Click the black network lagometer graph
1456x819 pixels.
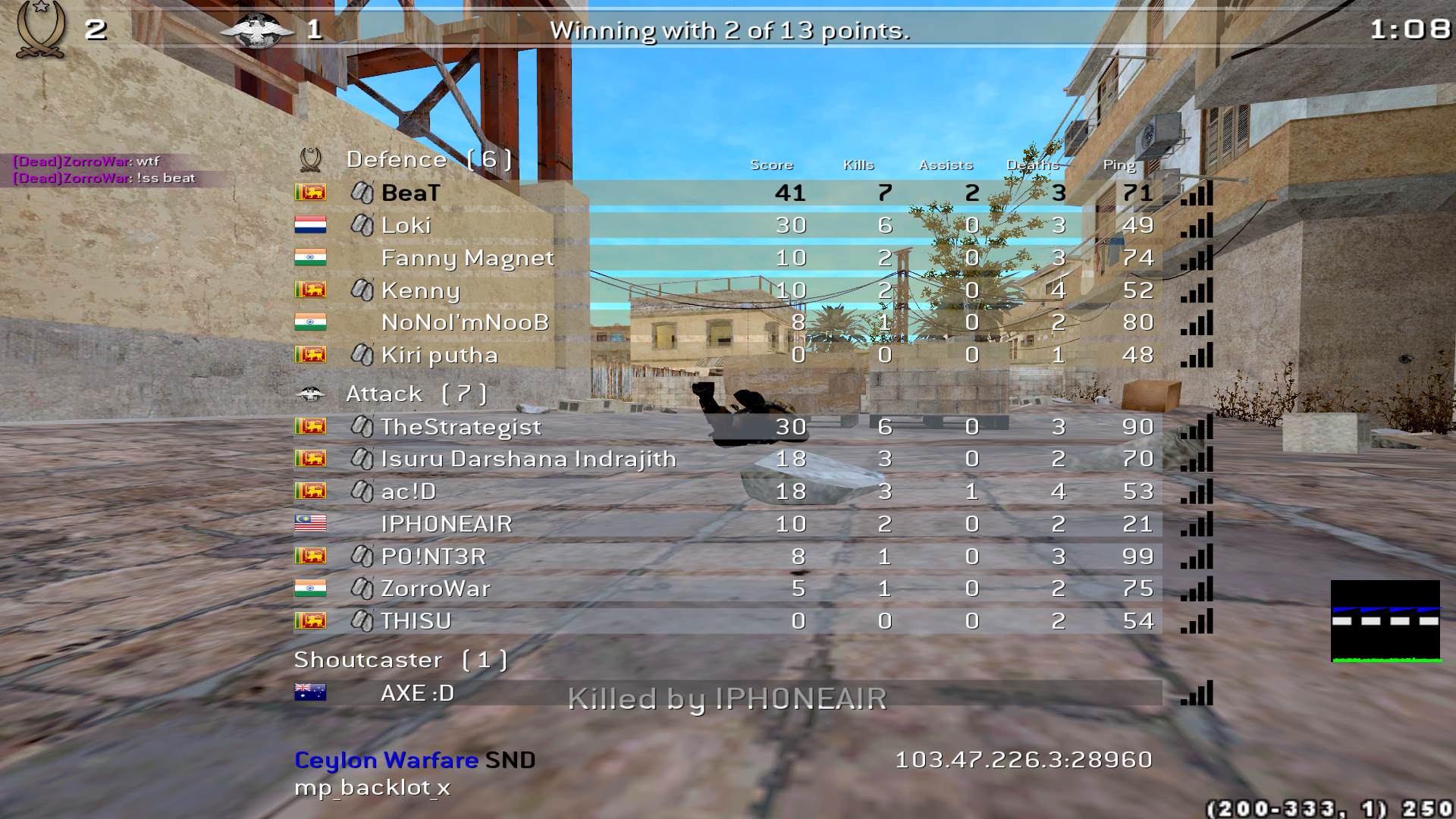pyautogui.click(x=1385, y=621)
